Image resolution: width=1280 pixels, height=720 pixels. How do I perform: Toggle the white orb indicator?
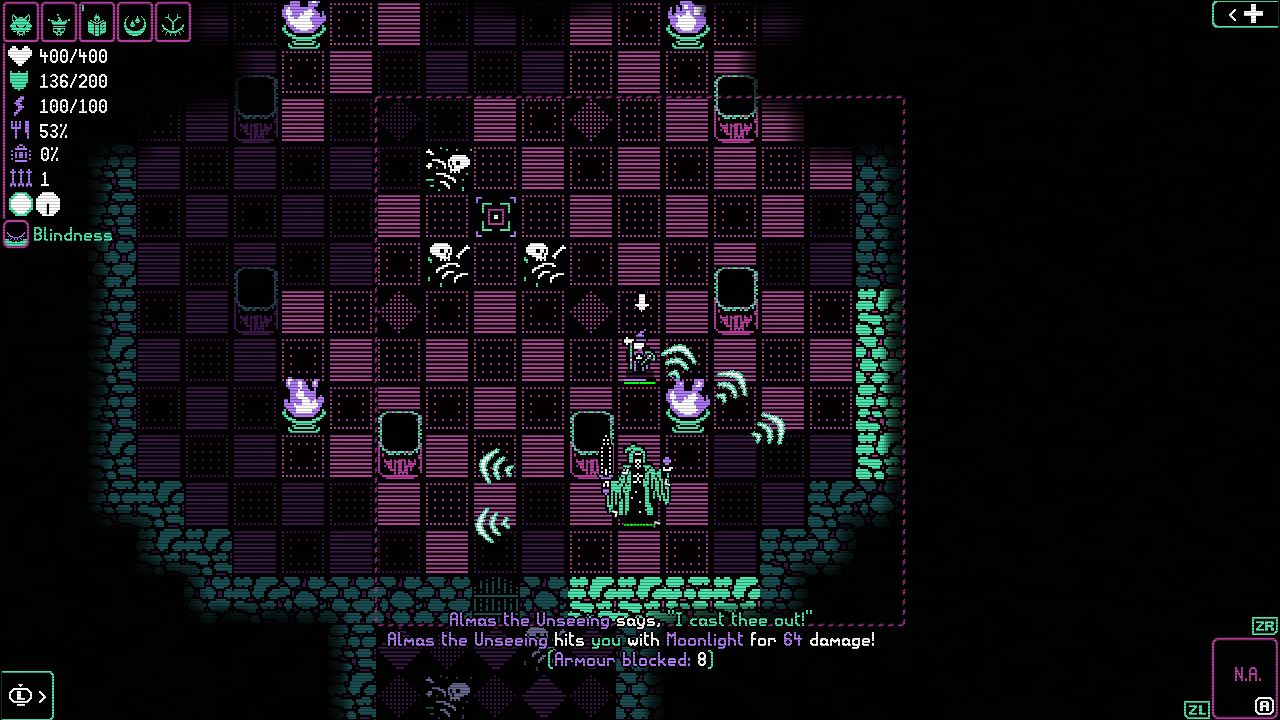tap(47, 203)
